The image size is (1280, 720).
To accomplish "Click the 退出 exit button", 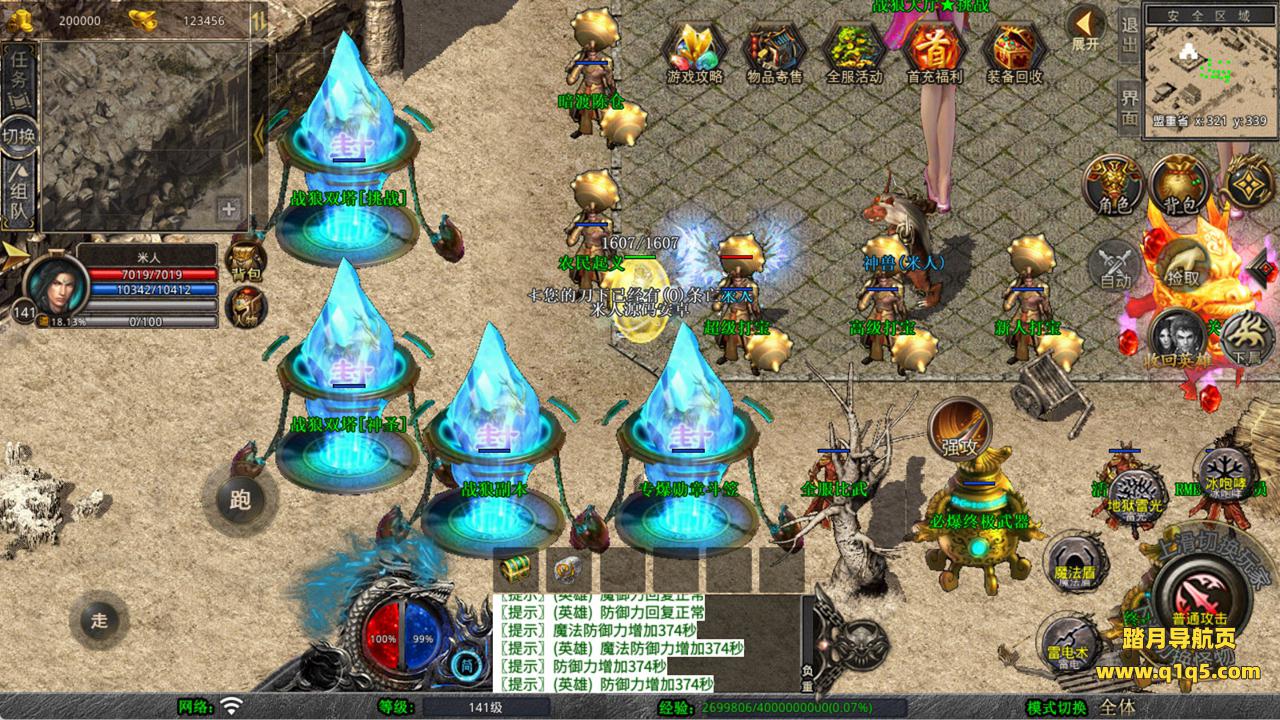I will click(x=1129, y=36).
